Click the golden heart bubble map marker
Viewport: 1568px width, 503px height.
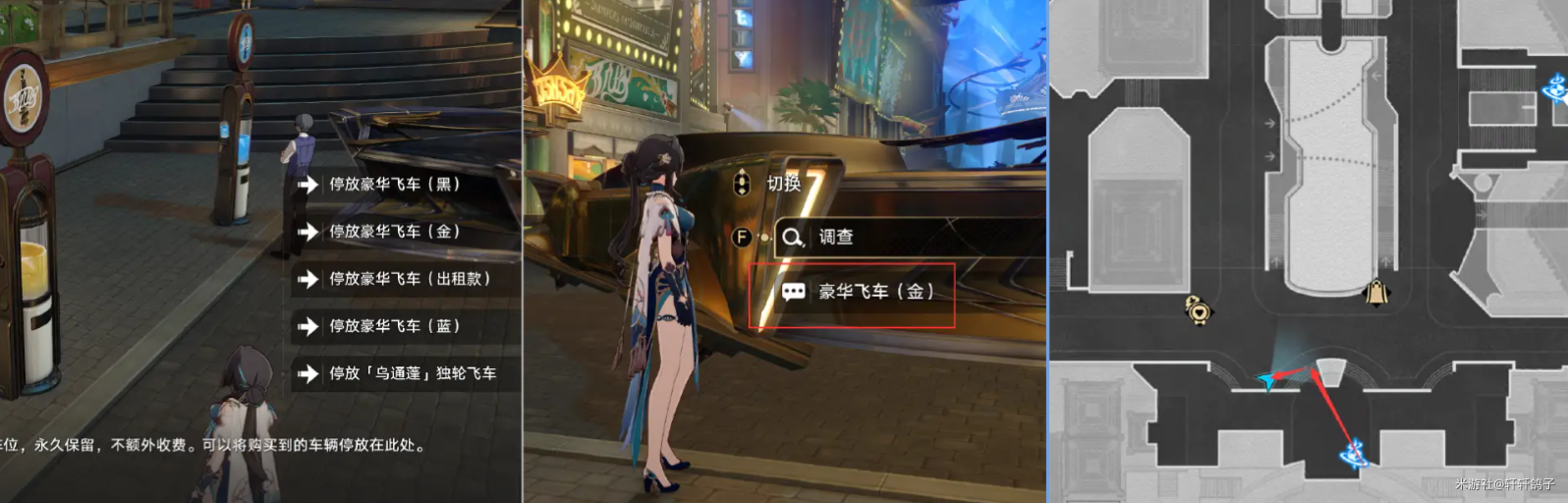pyautogui.click(x=1200, y=310)
